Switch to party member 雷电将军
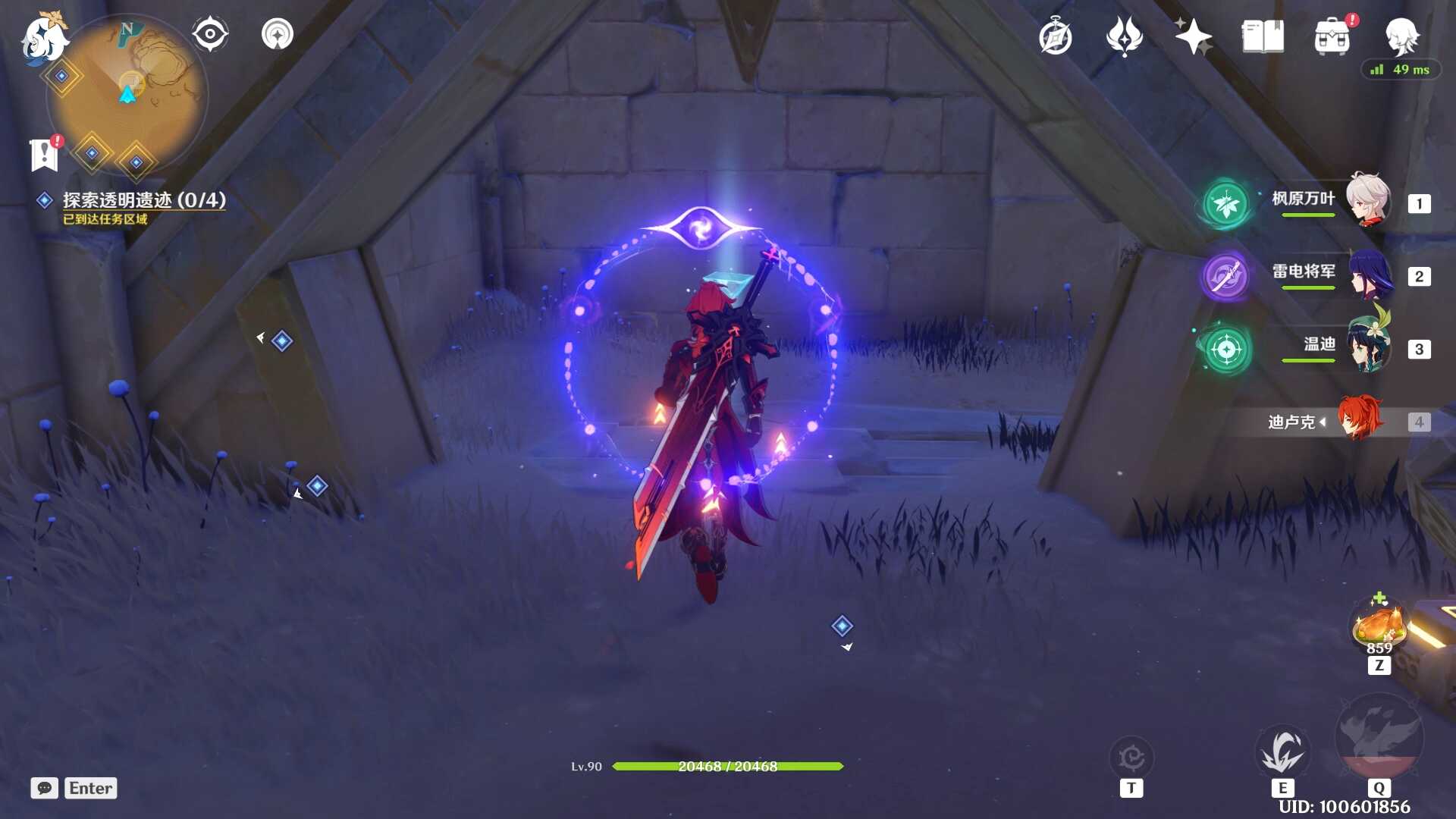 [x=1368, y=275]
